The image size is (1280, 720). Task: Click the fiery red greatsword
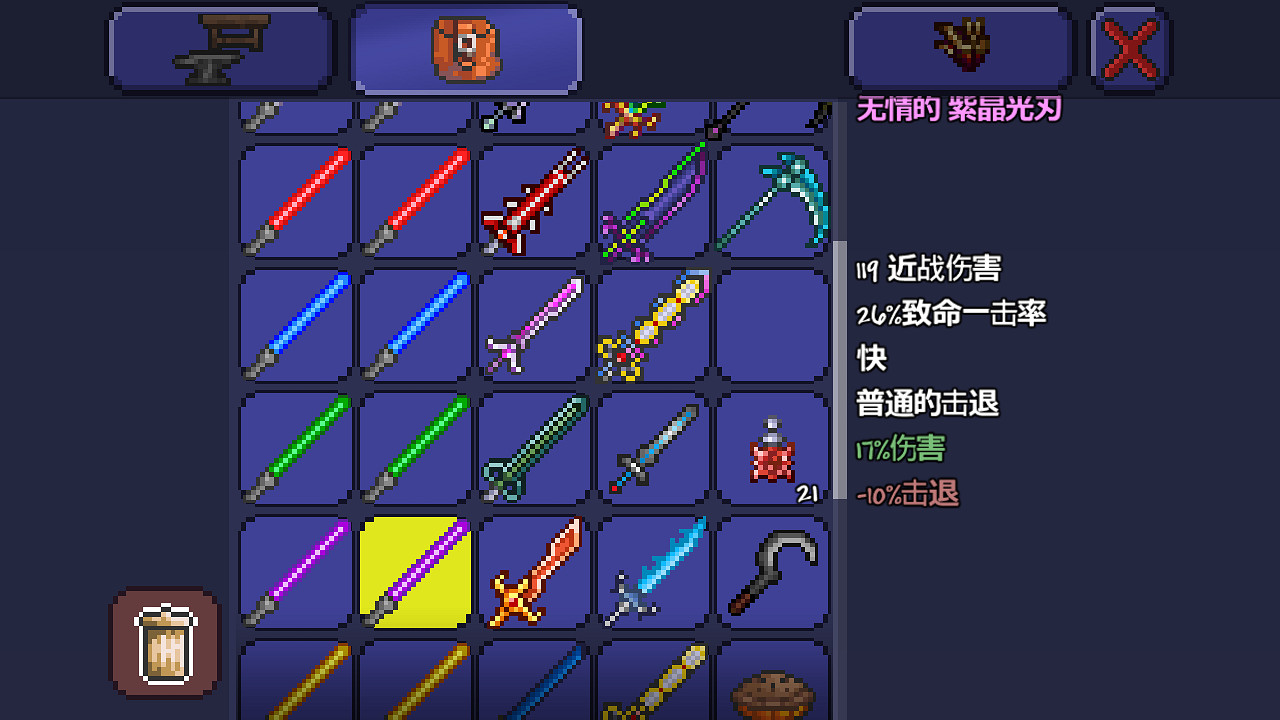[535, 570]
